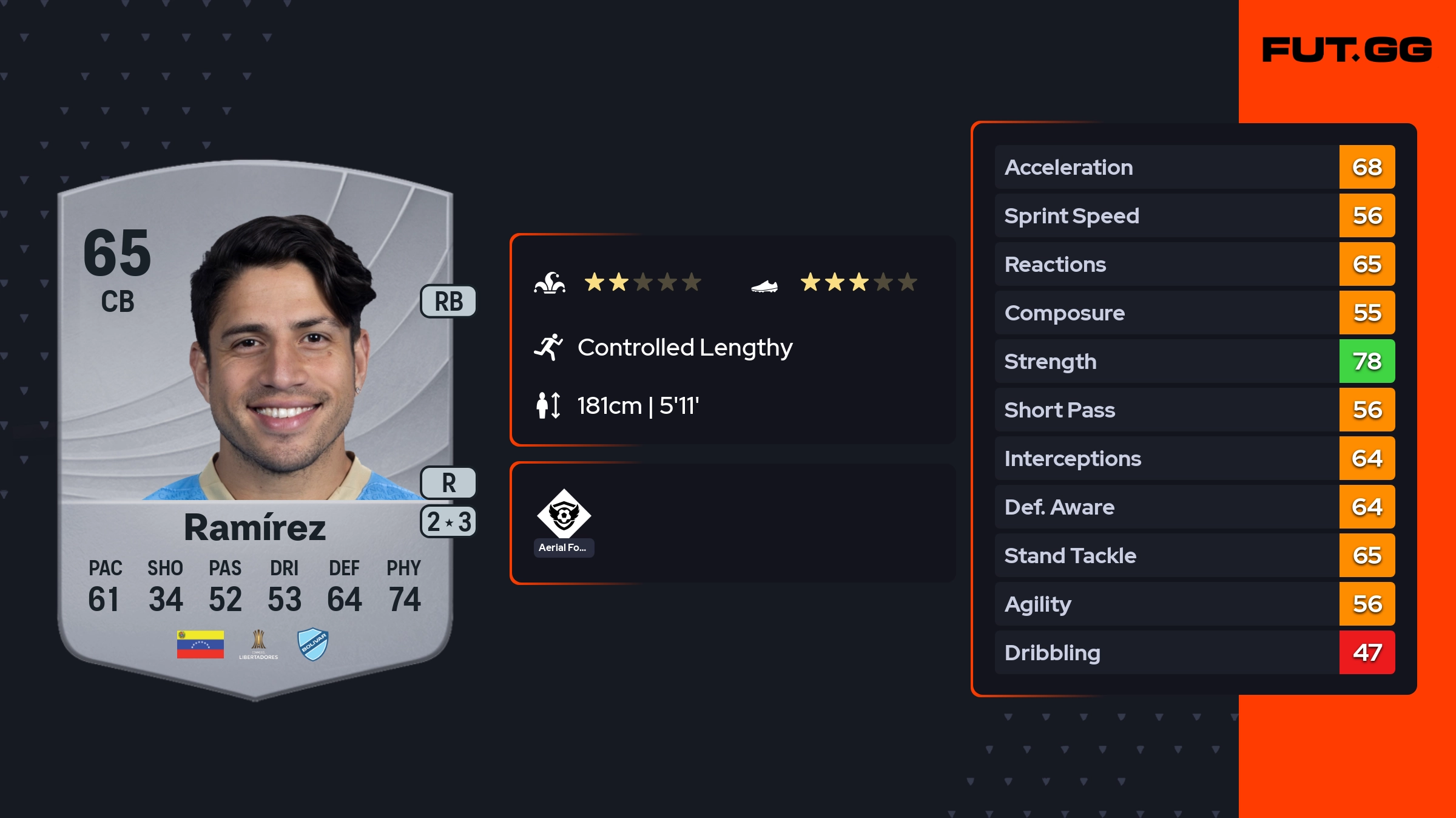The width and height of the screenshot is (1456, 818).
Task: Select the Ramírez 65 CB player card
Action: point(255,425)
